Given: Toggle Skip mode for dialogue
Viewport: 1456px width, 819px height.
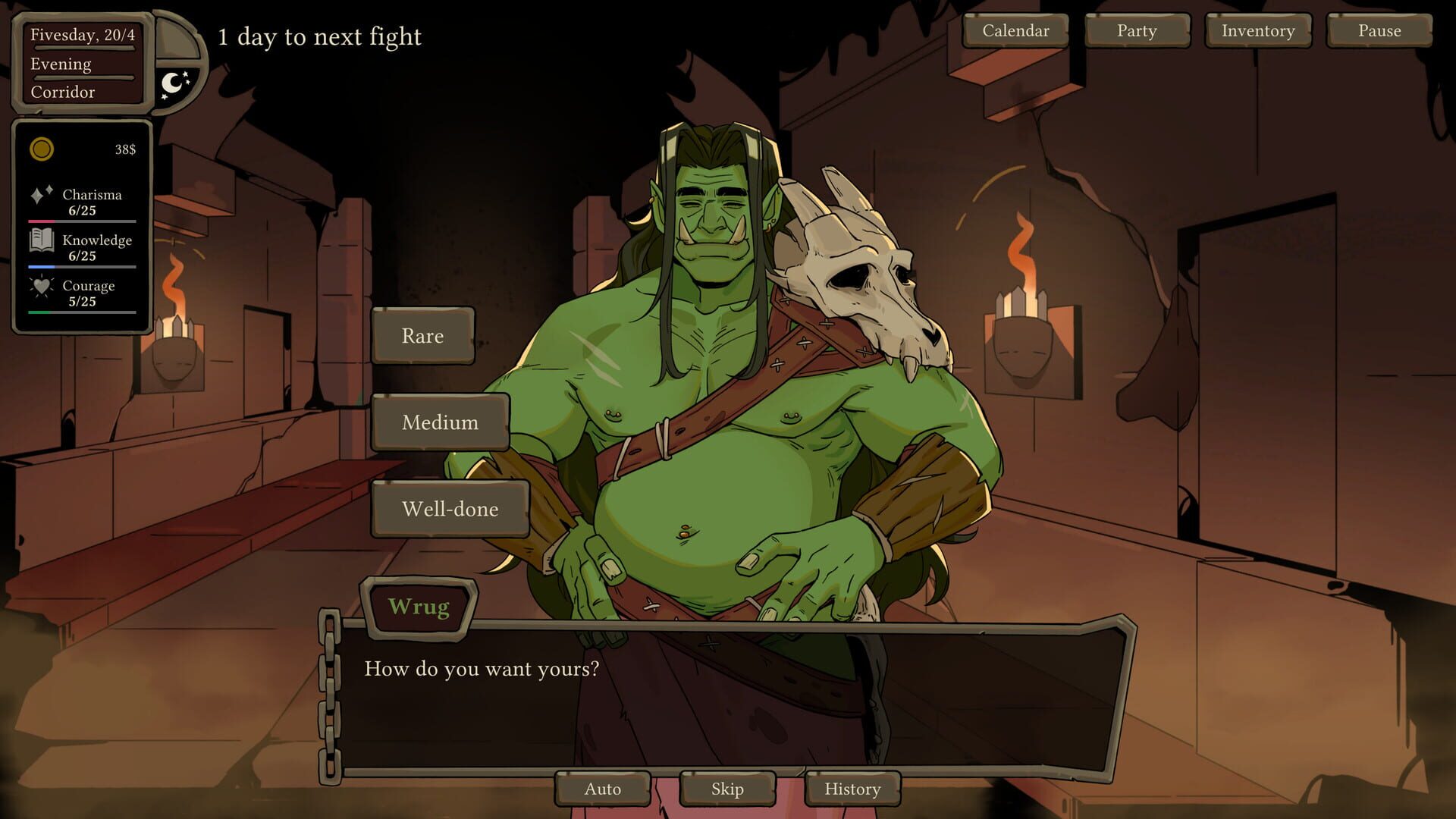Looking at the screenshot, I should tap(726, 789).
